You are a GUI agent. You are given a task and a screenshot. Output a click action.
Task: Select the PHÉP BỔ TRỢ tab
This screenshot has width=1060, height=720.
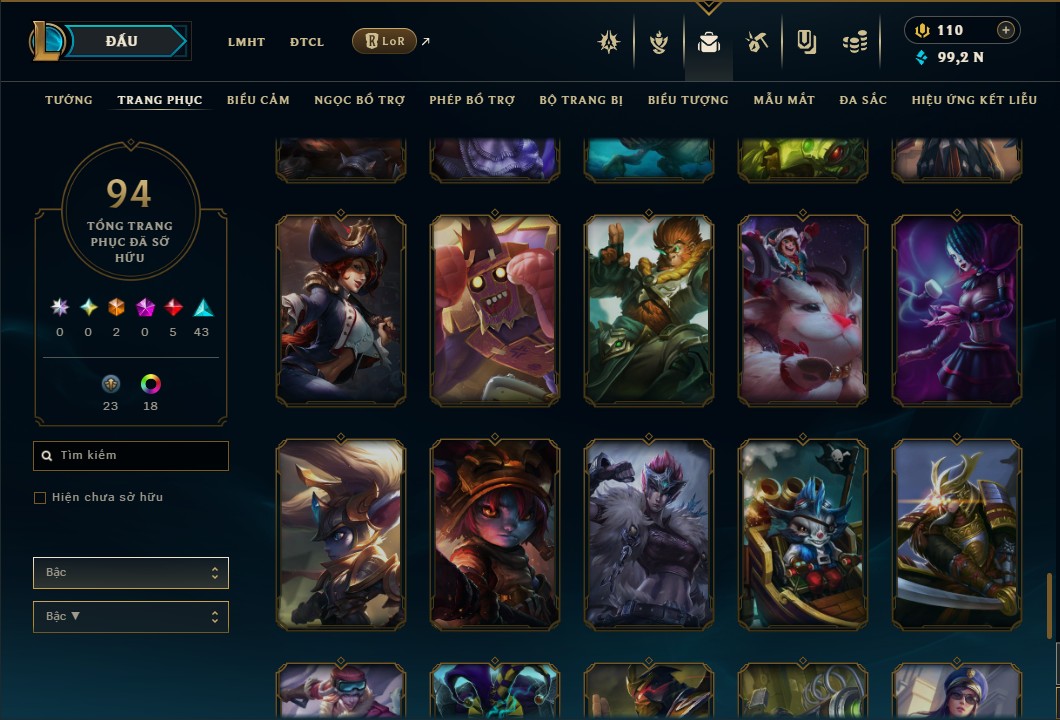click(472, 100)
